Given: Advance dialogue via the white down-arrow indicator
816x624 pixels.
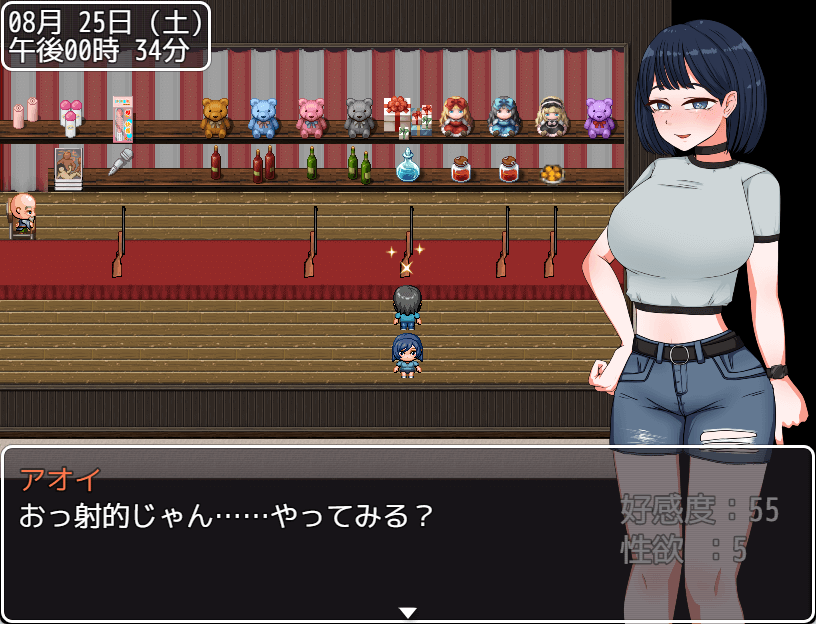Looking at the screenshot, I should [x=407, y=612].
